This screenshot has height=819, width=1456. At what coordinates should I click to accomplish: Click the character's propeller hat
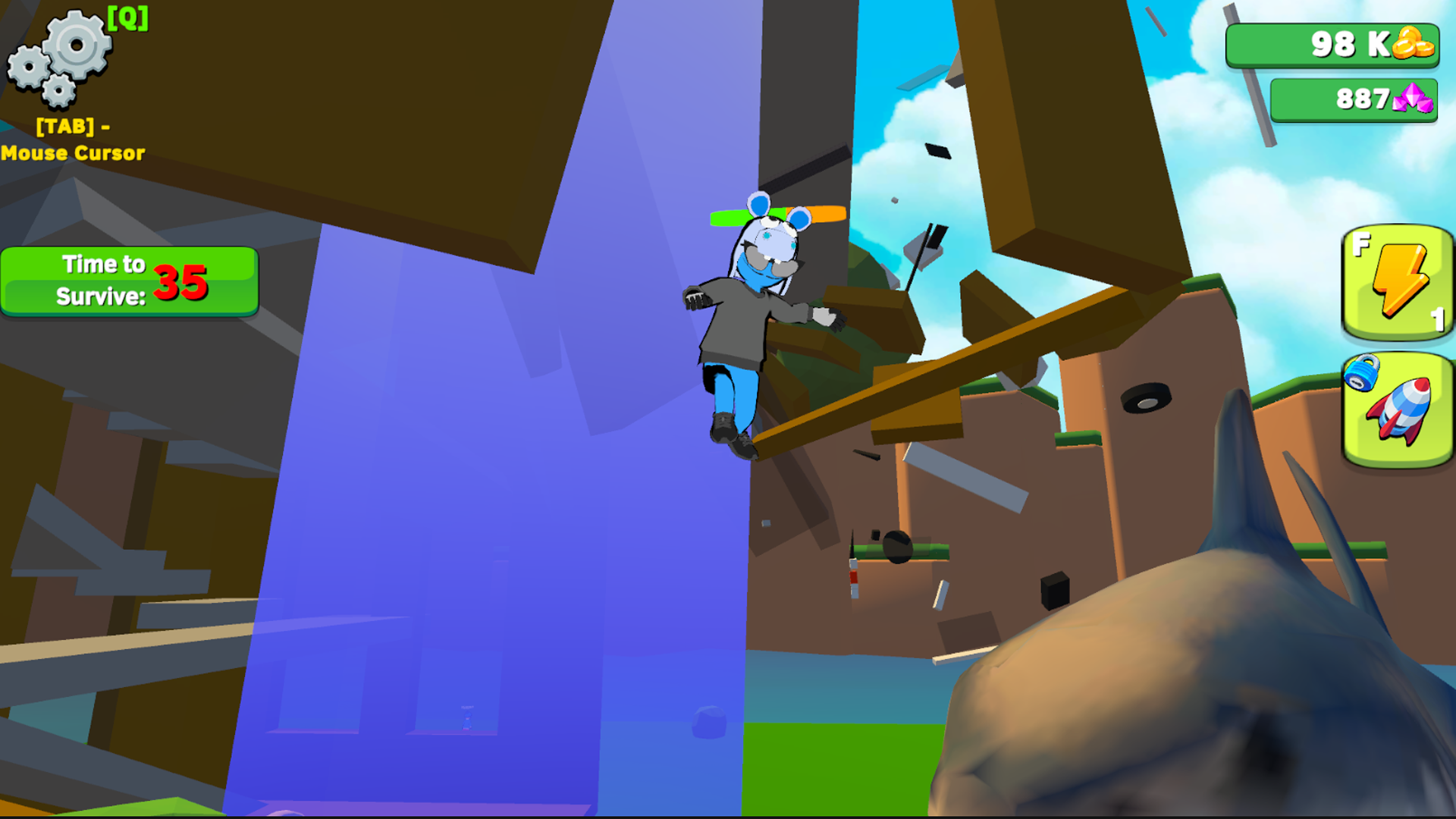tap(773, 215)
